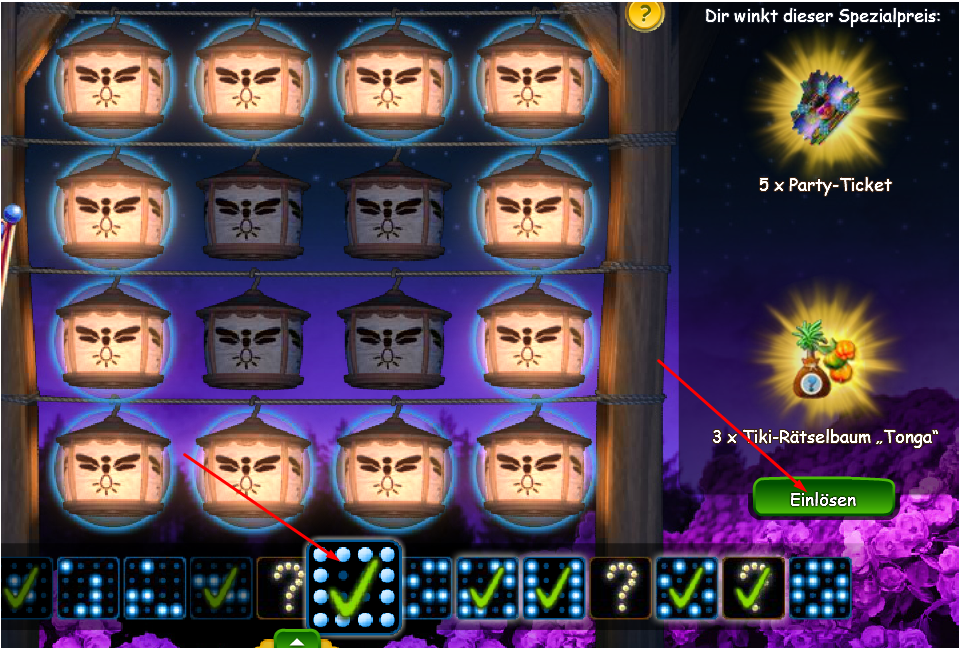Redeem the prize with the Einlösen button
Screen dimensions: 959x648
[823, 499]
